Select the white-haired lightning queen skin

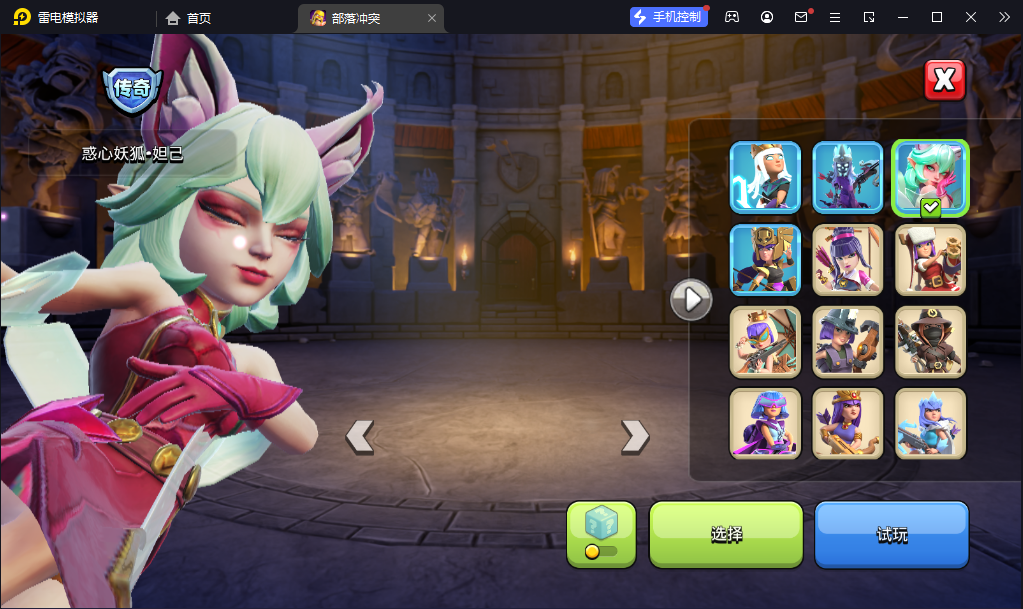[765, 176]
